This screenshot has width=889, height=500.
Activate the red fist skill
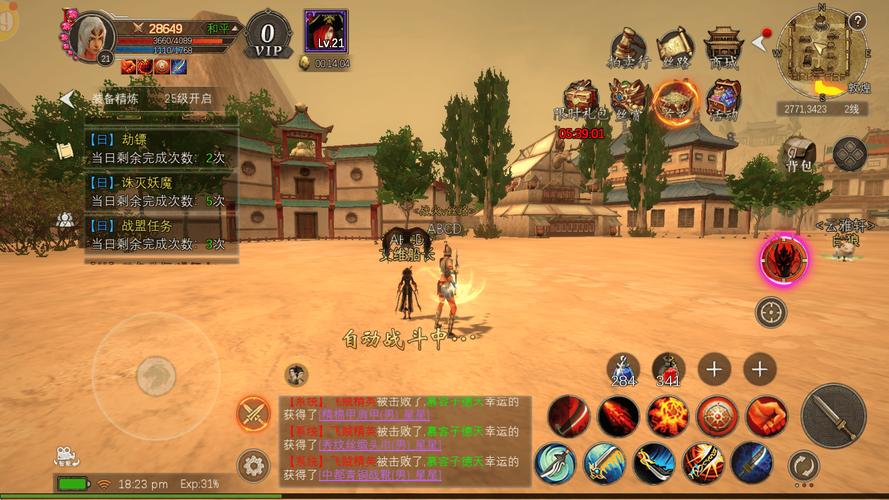click(766, 416)
